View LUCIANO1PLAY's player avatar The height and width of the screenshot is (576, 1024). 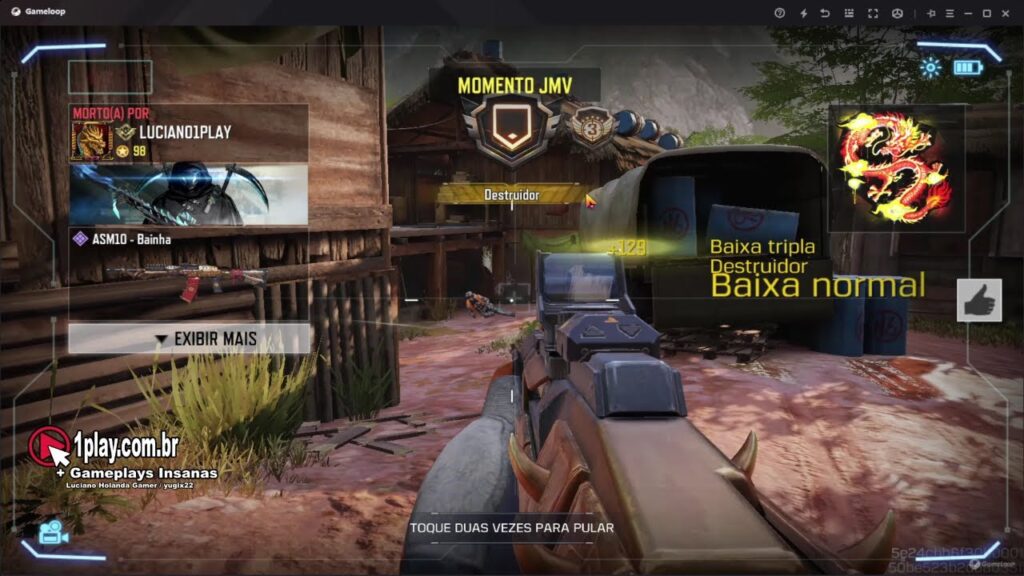[90, 142]
